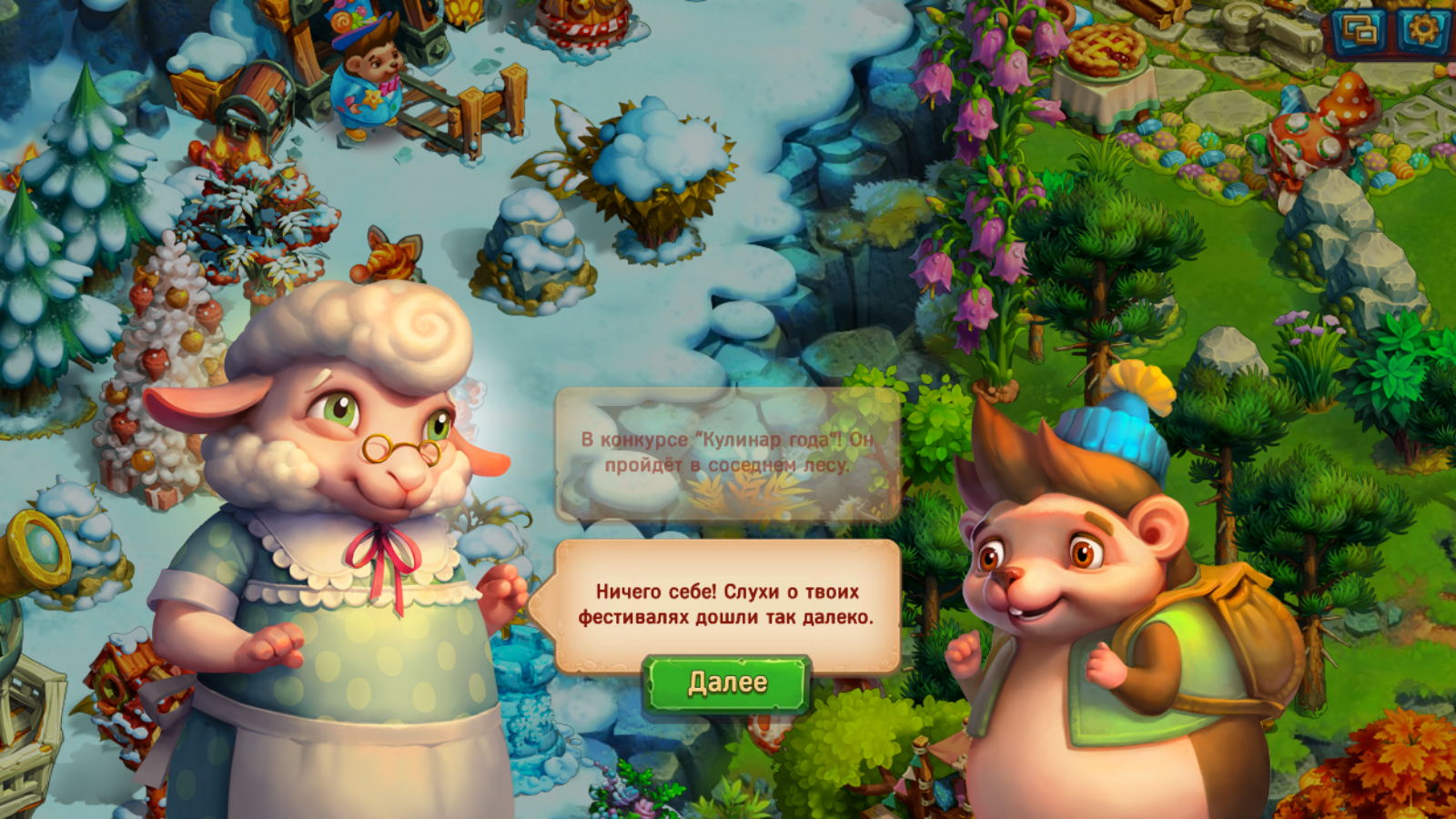Image resolution: width=1456 pixels, height=819 pixels.
Task: Continue the dialogue with the Далее button
Action: [726, 682]
